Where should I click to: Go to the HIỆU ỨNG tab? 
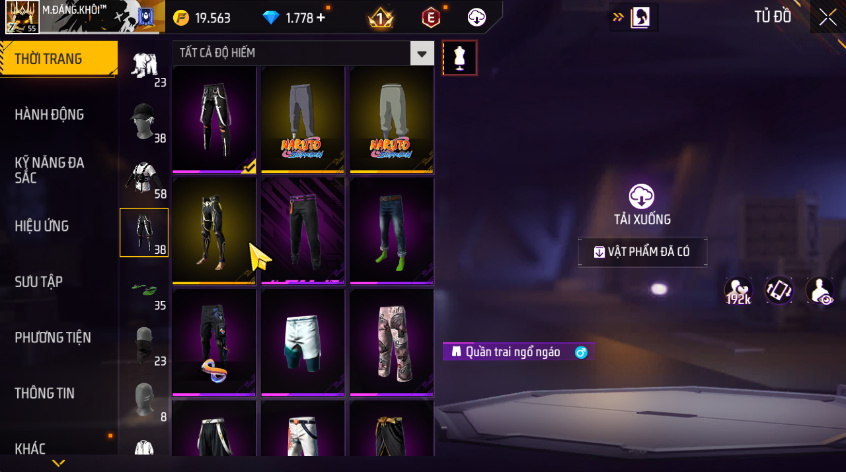(x=42, y=226)
